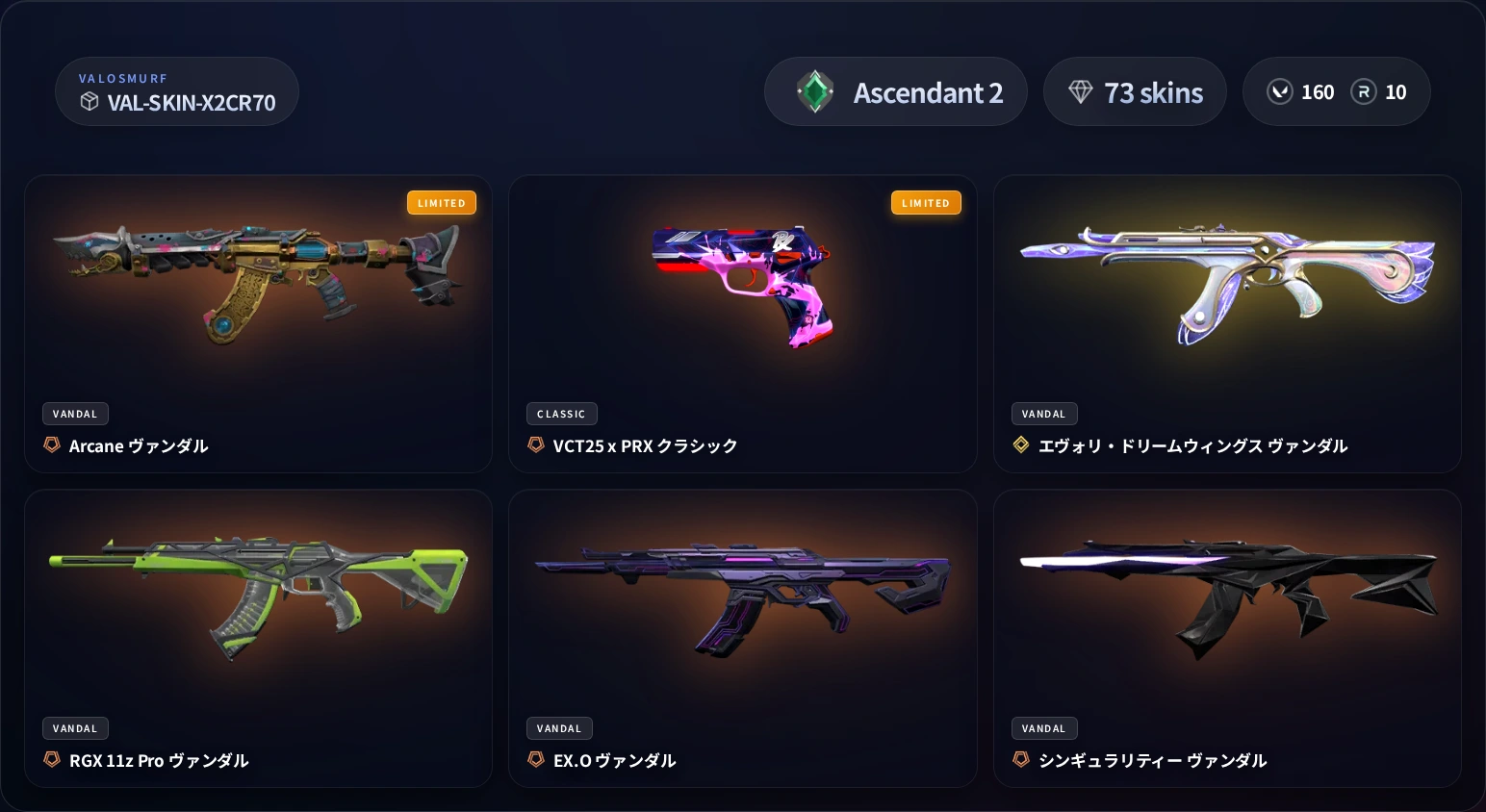Click the box icon beside VAL-SKIN-X2CR70
The width and height of the screenshot is (1486, 812).
(x=90, y=101)
